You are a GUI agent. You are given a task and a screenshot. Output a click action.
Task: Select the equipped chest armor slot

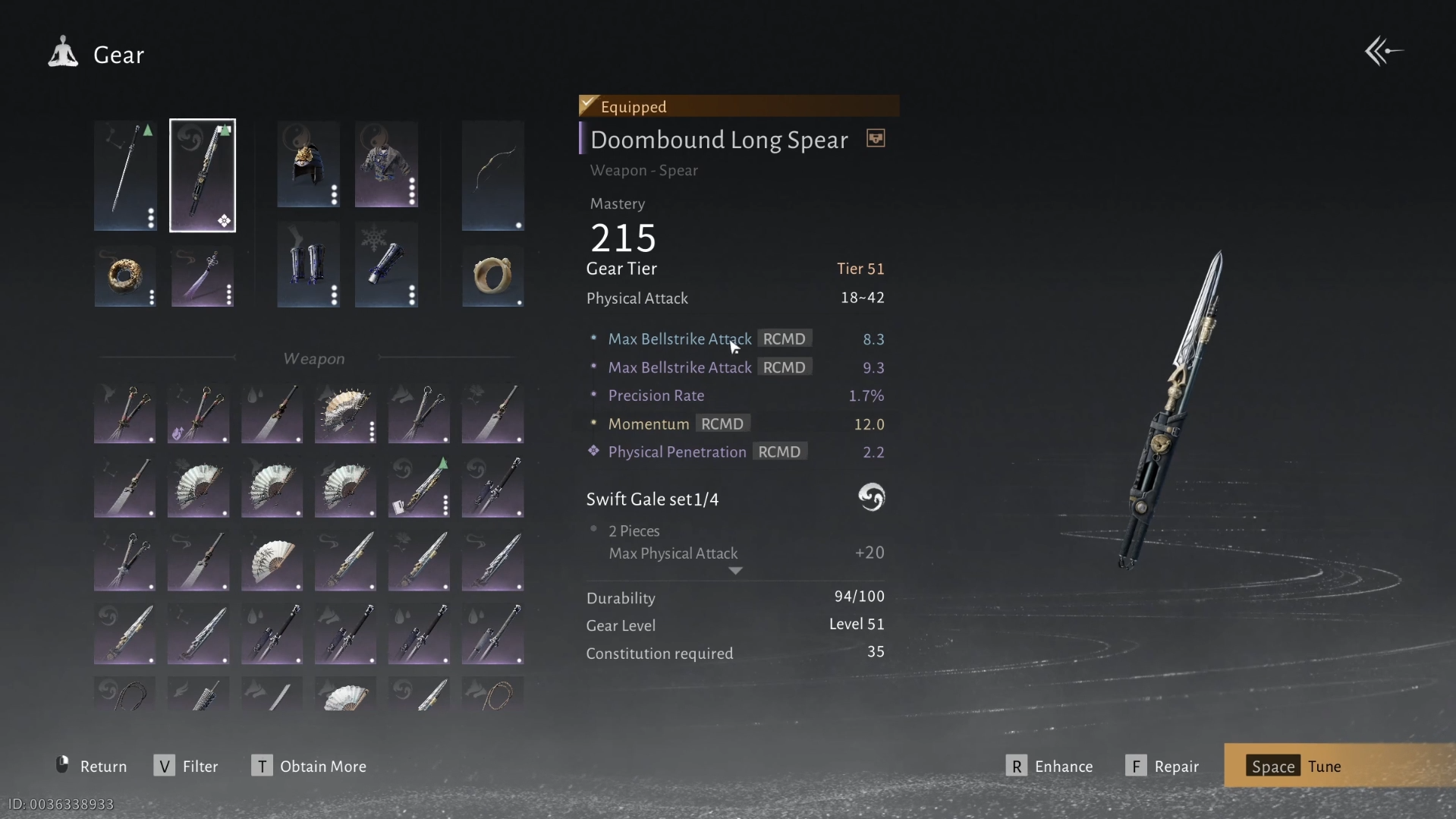386,164
